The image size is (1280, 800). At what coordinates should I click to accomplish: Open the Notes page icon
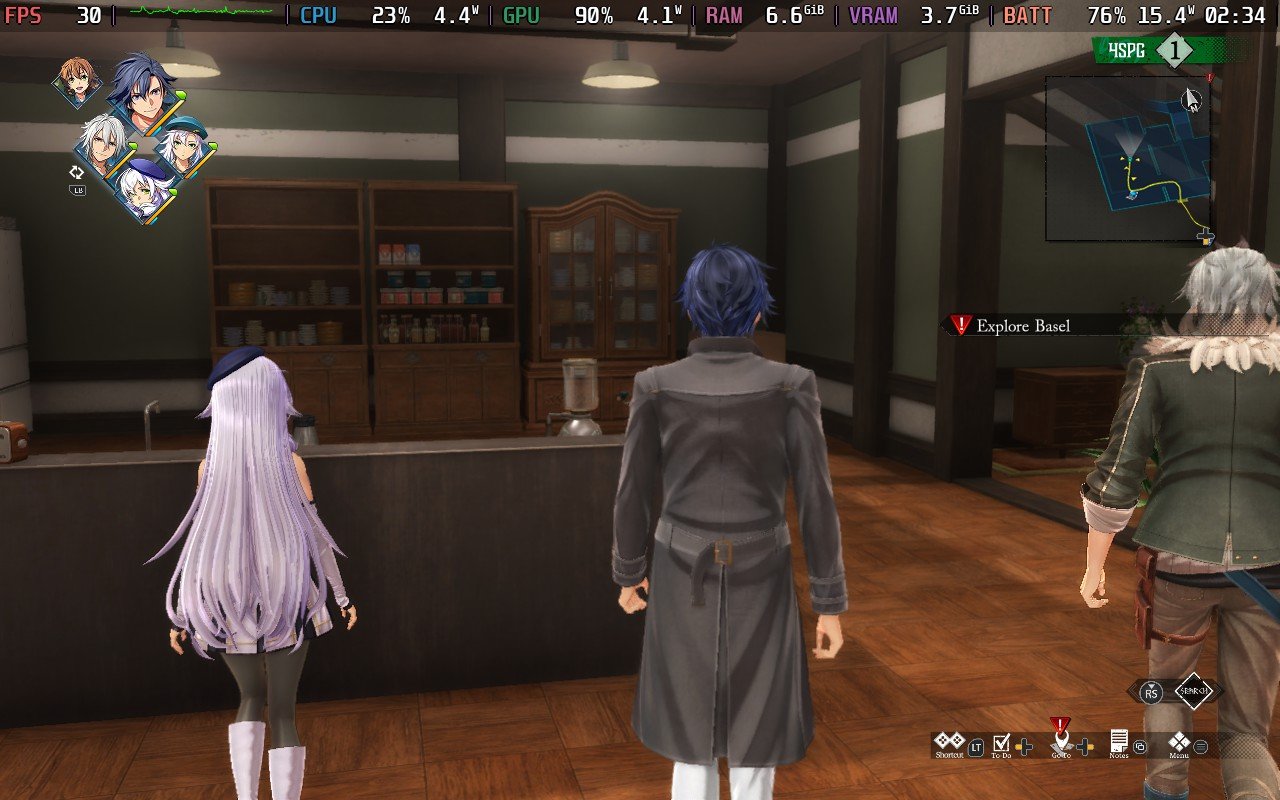[1119, 741]
